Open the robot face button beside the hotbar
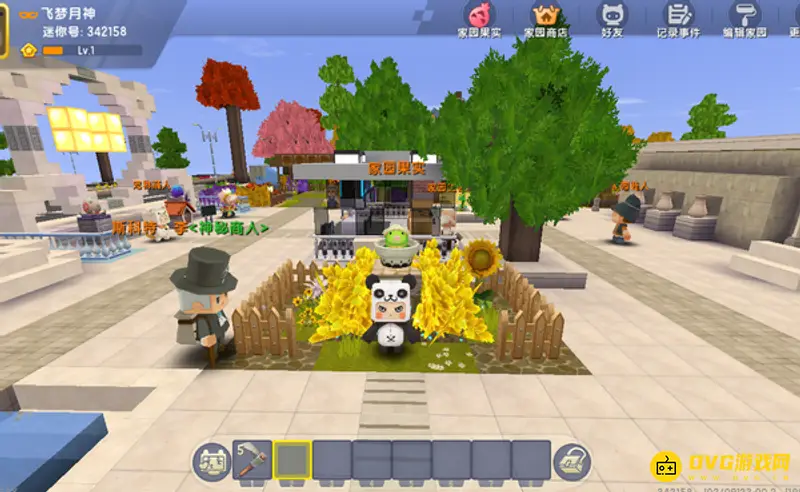 [211, 460]
